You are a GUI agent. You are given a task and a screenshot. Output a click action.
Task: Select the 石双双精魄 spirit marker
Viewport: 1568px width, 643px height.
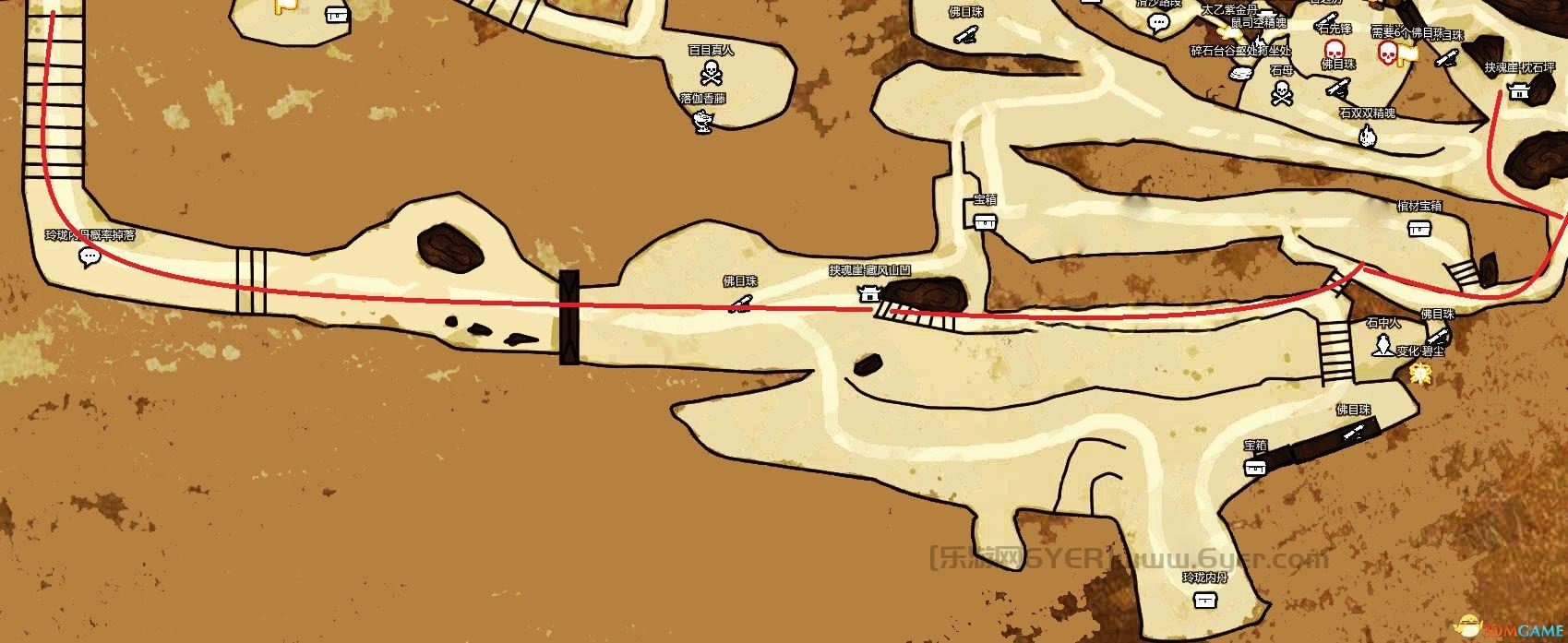point(1367,136)
